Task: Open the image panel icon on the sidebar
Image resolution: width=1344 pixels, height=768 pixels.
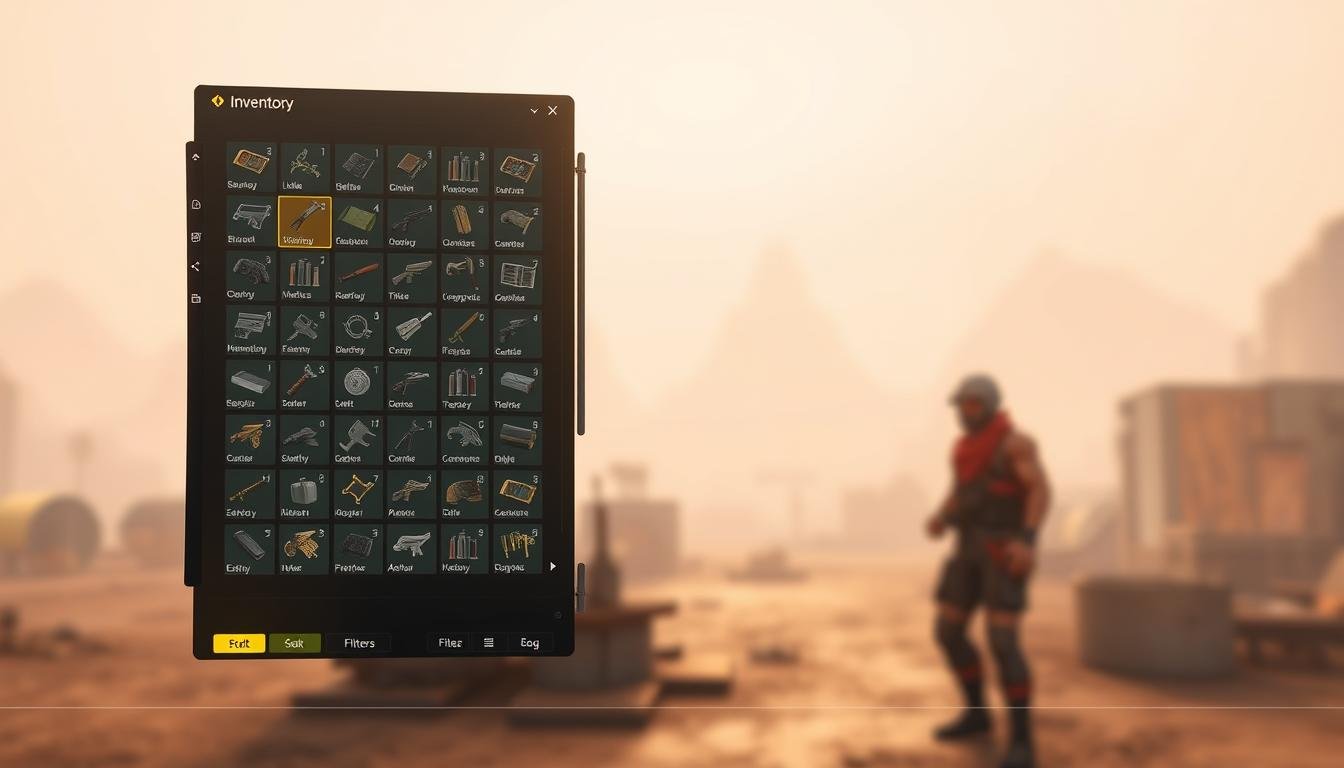Action: [x=195, y=238]
